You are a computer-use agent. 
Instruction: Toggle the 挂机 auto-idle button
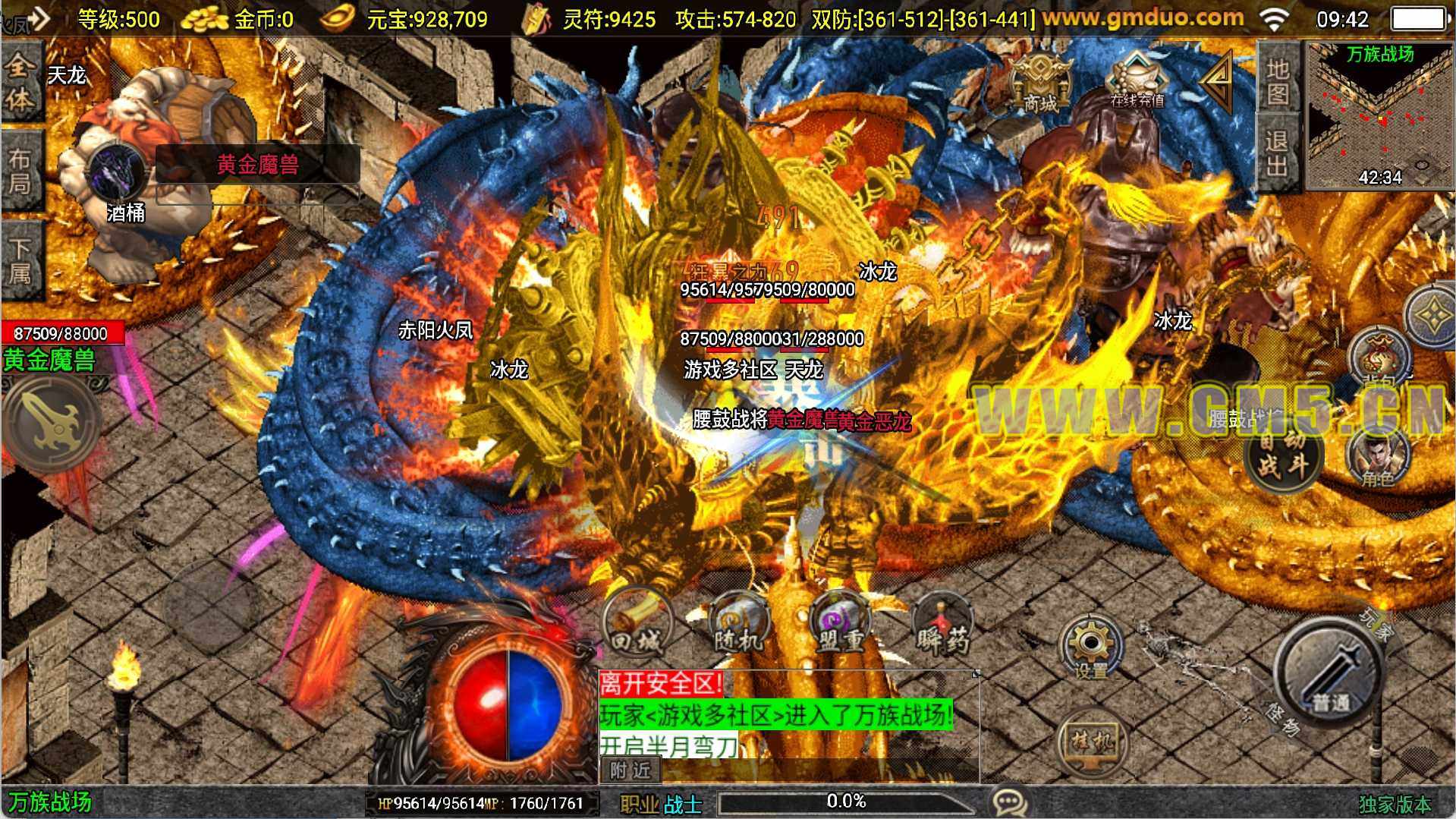pyautogui.click(x=1092, y=742)
